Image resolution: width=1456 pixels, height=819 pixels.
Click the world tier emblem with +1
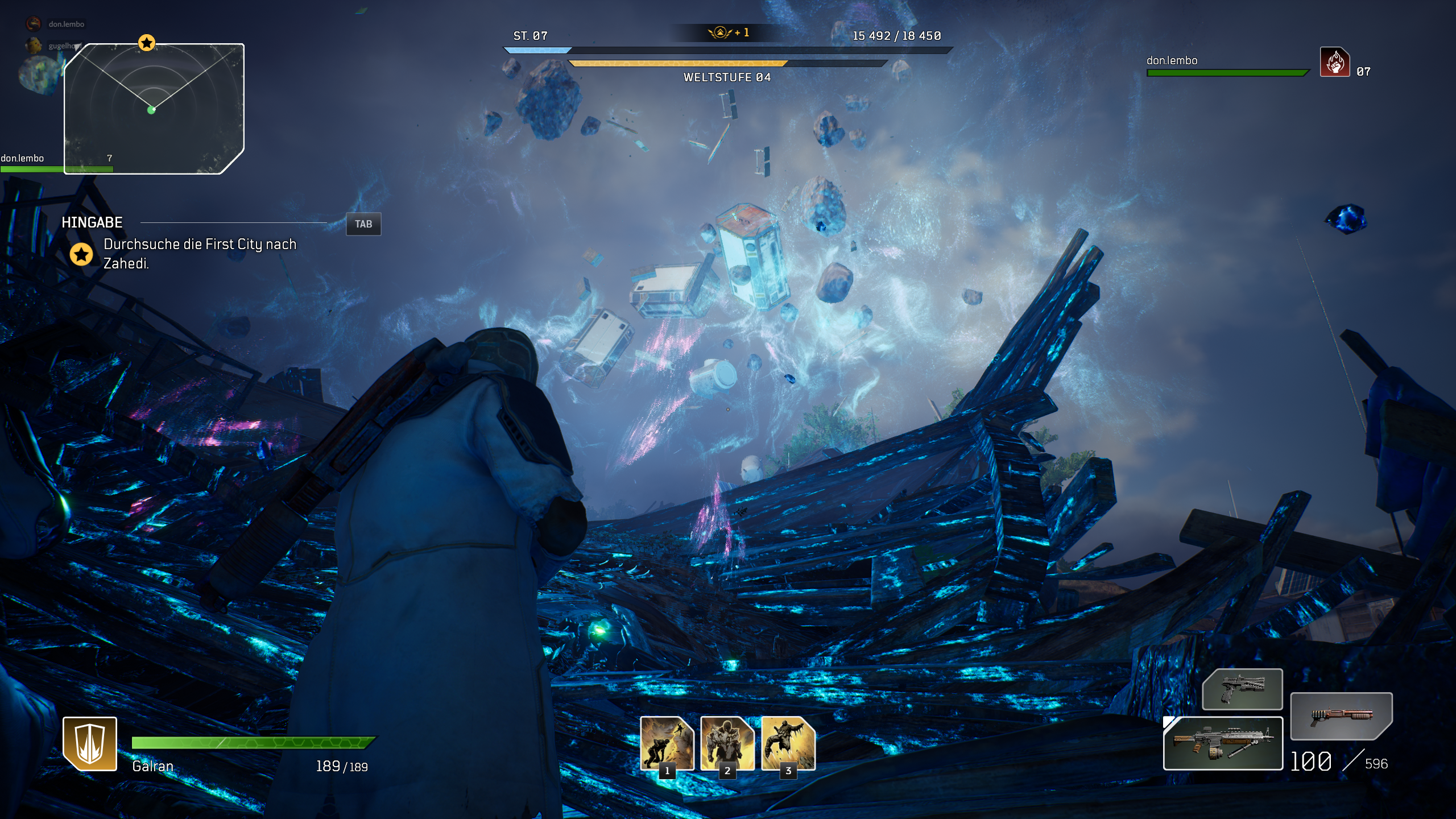[x=720, y=32]
